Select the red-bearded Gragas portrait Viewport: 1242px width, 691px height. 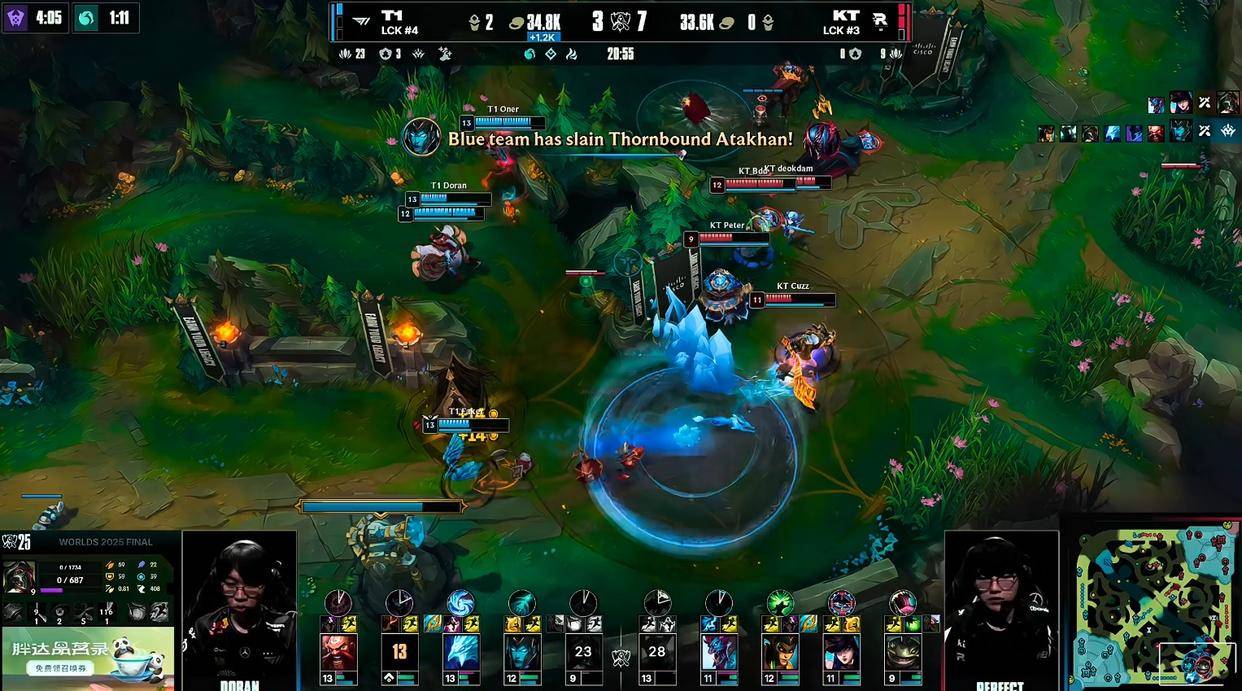(x=338, y=652)
